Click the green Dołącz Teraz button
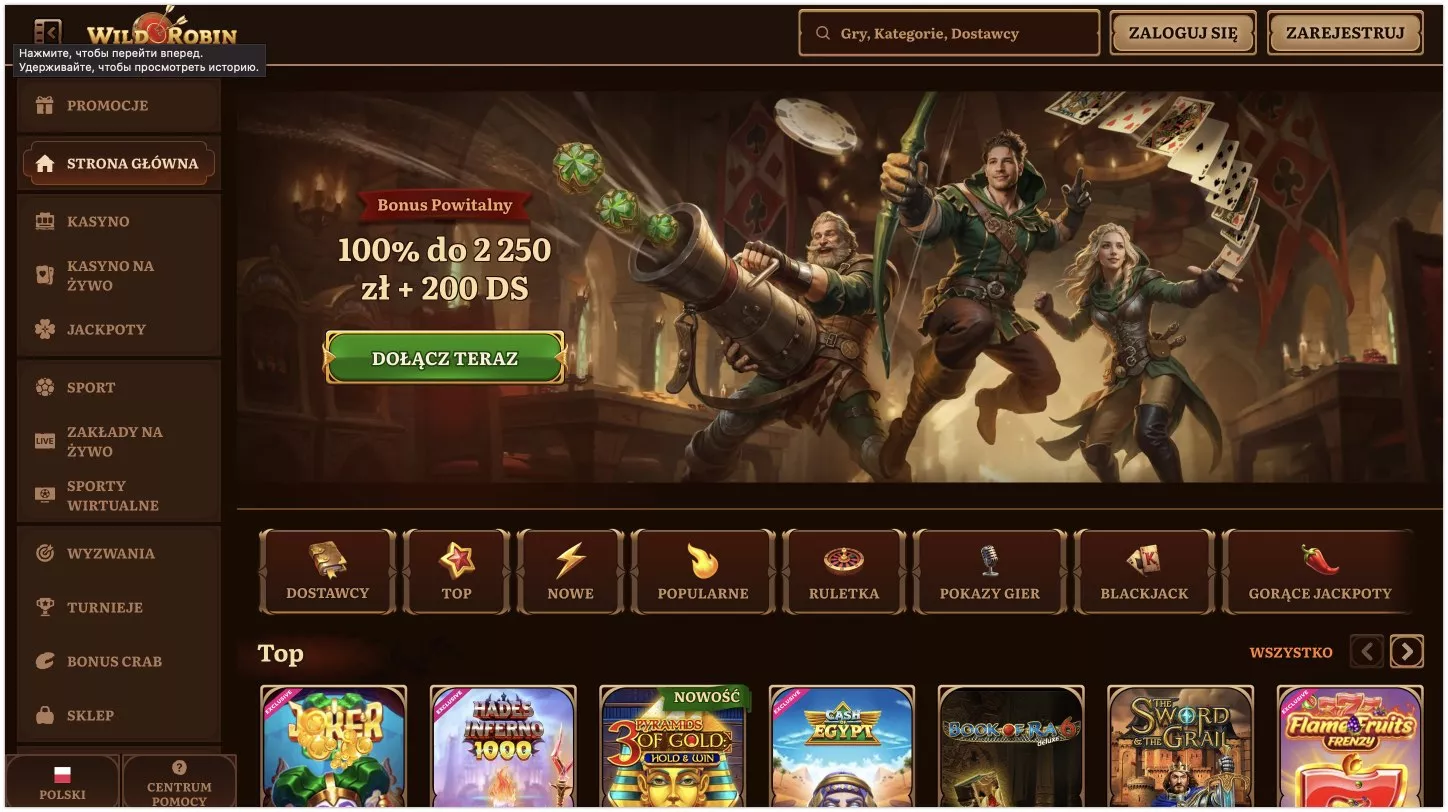The width and height of the screenshot is (1448, 812). 445,358
